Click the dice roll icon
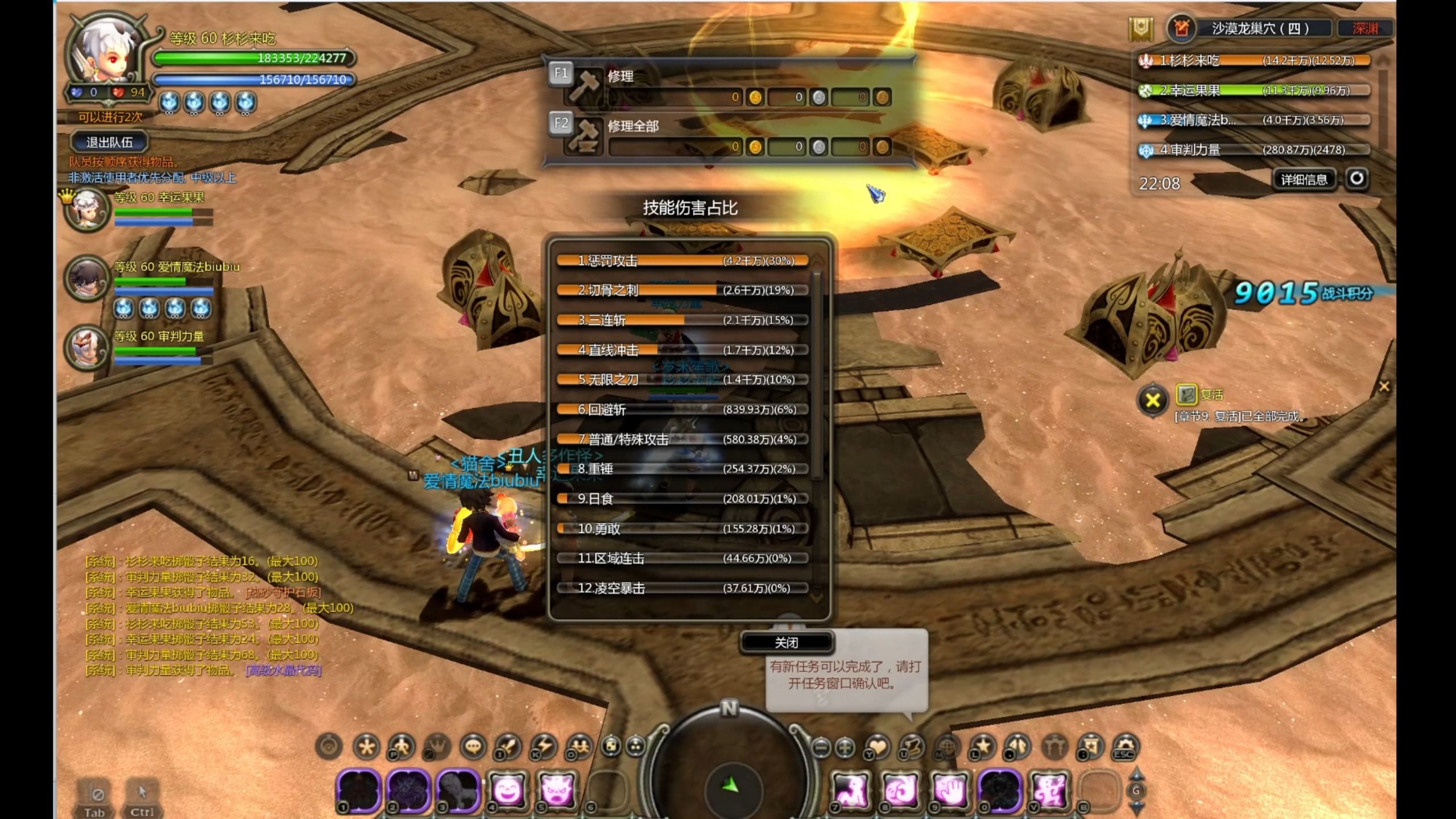This screenshot has height=819, width=1456. [611, 746]
